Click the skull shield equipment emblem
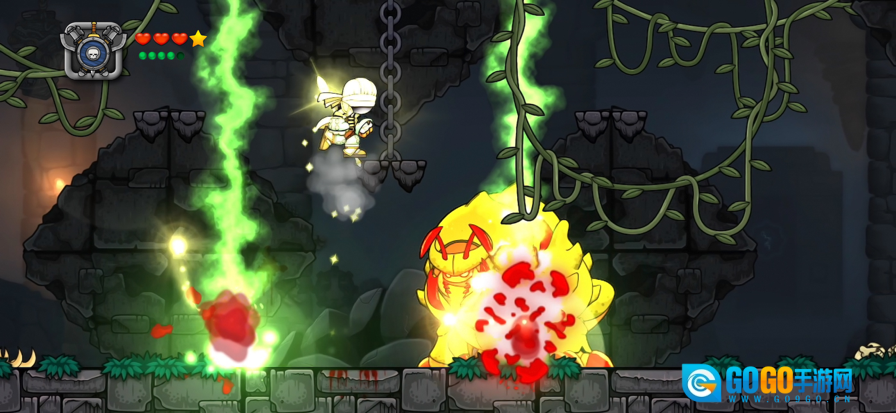This screenshot has width=896, height=413. 93,50
